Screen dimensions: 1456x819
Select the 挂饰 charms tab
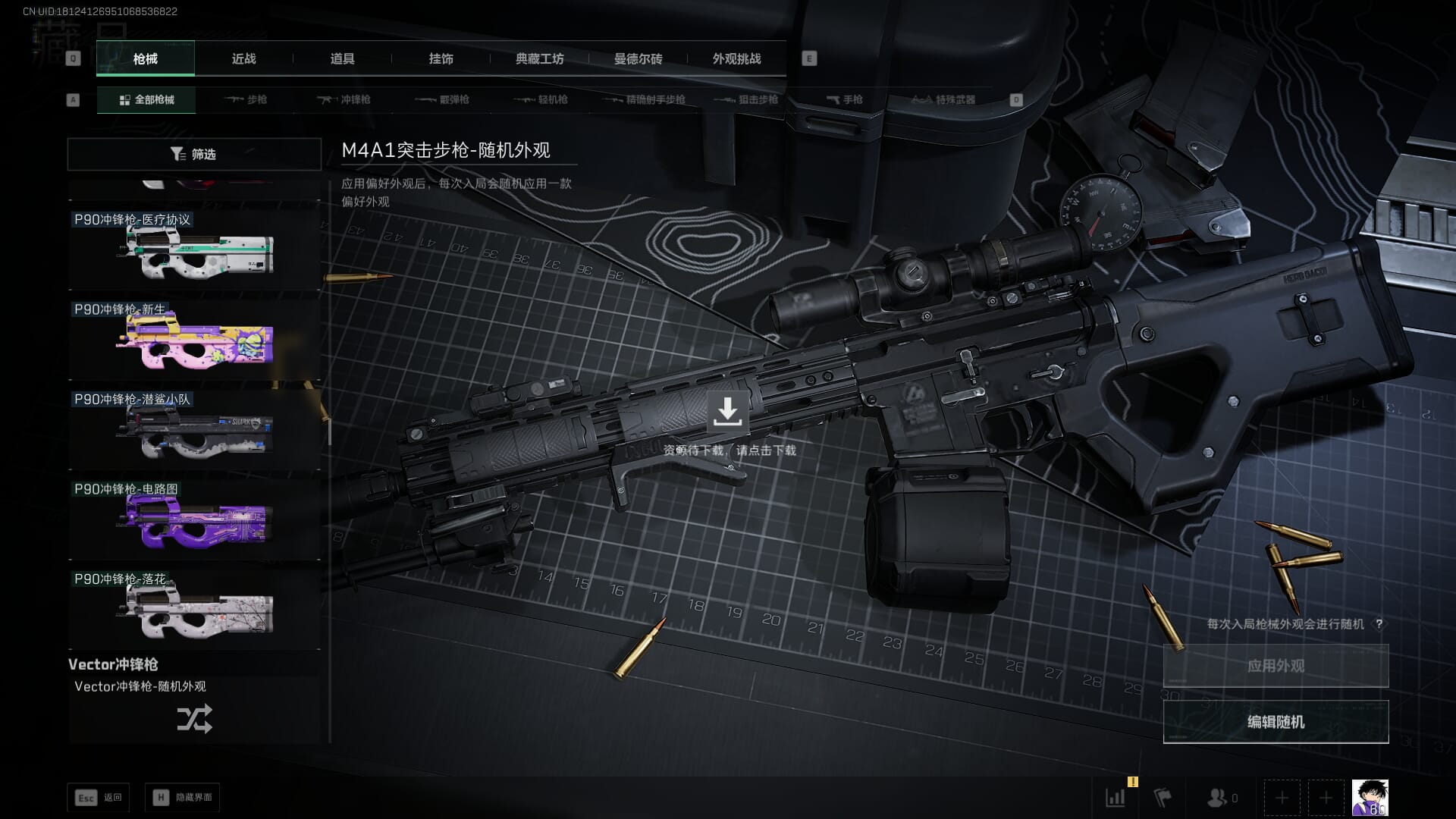click(x=441, y=58)
